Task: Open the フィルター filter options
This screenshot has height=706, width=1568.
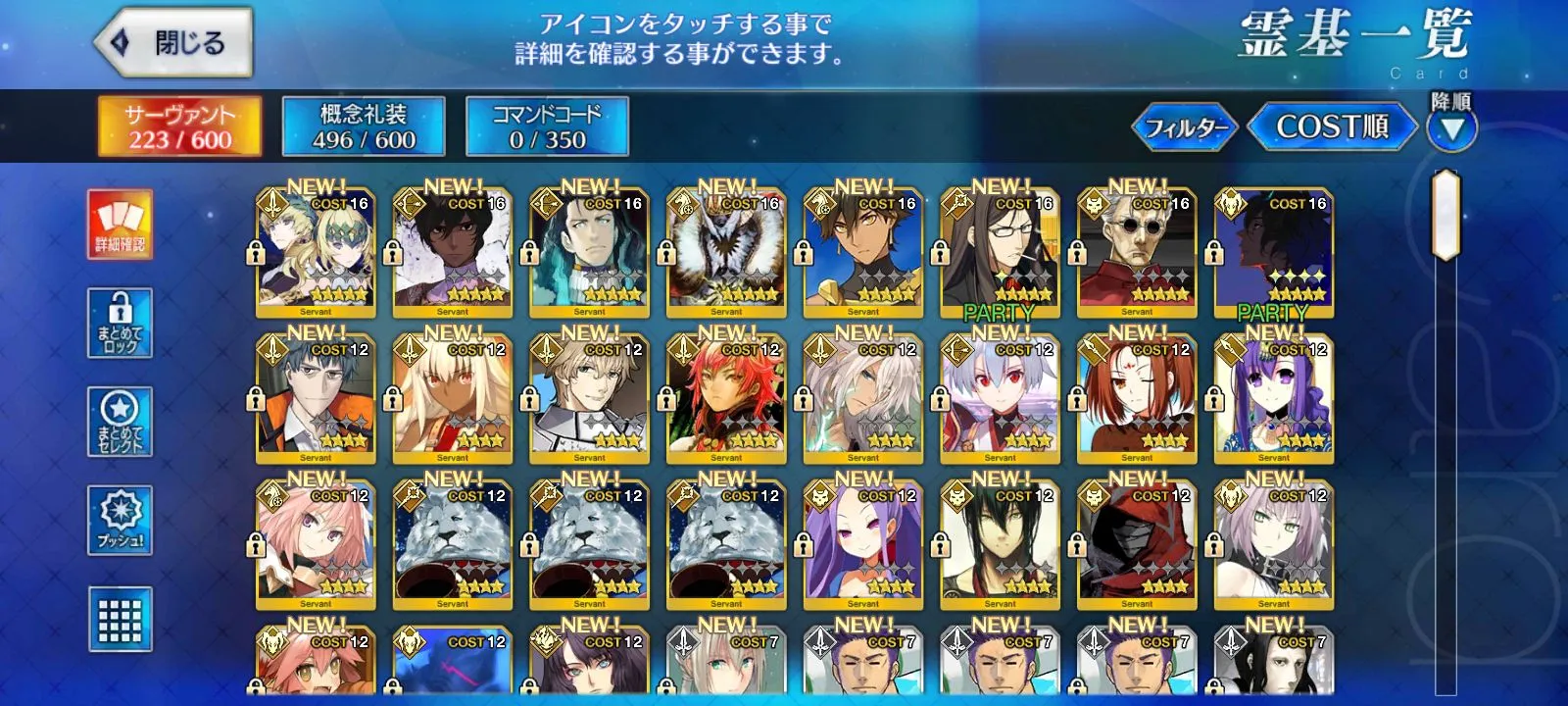Action: point(1186,127)
